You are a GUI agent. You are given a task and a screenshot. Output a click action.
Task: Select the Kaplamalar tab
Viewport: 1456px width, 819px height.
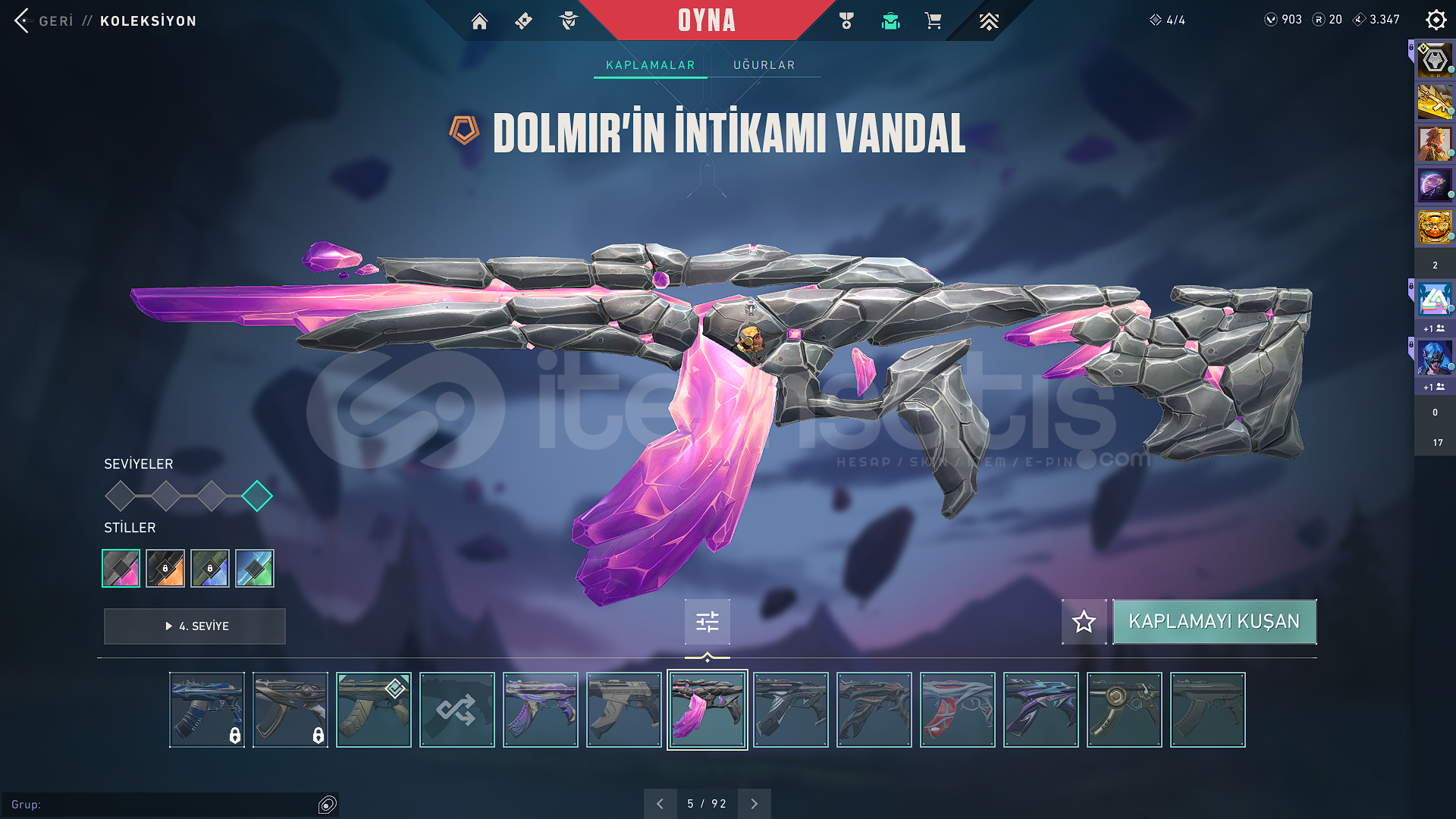click(x=650, y=65)
